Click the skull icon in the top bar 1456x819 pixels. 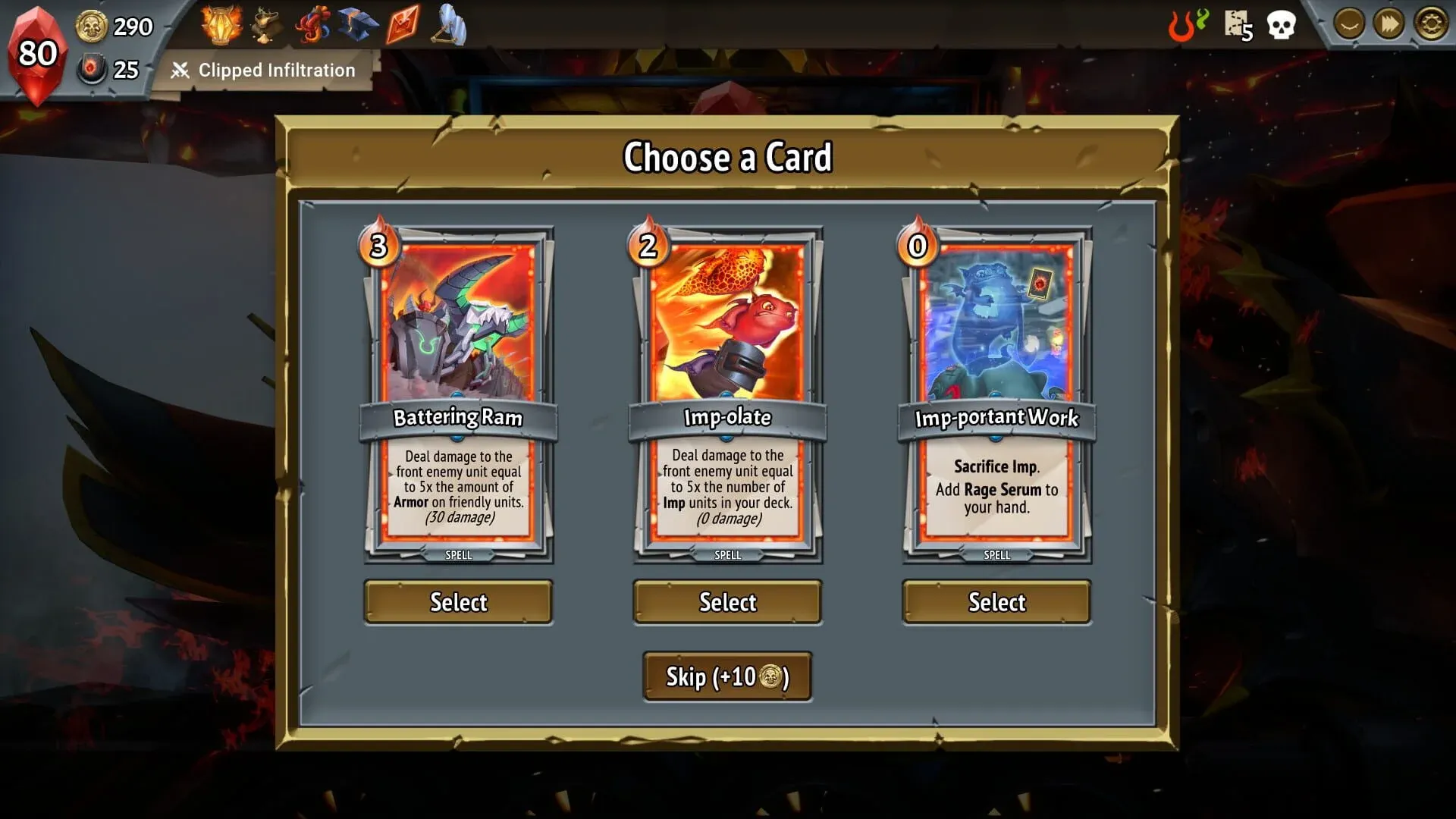tap(1282, 24)
